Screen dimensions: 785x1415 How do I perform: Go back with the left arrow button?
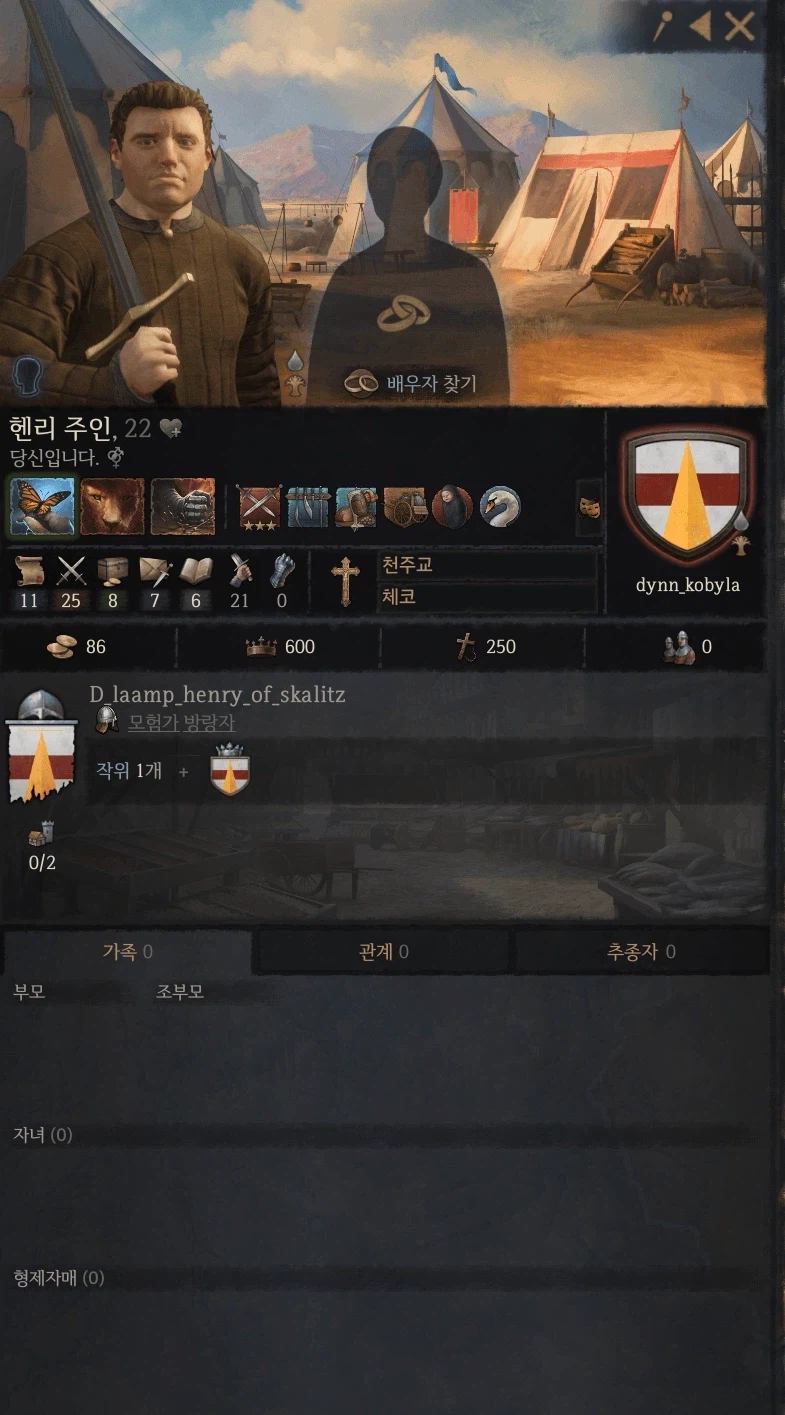tap(701, 27)
